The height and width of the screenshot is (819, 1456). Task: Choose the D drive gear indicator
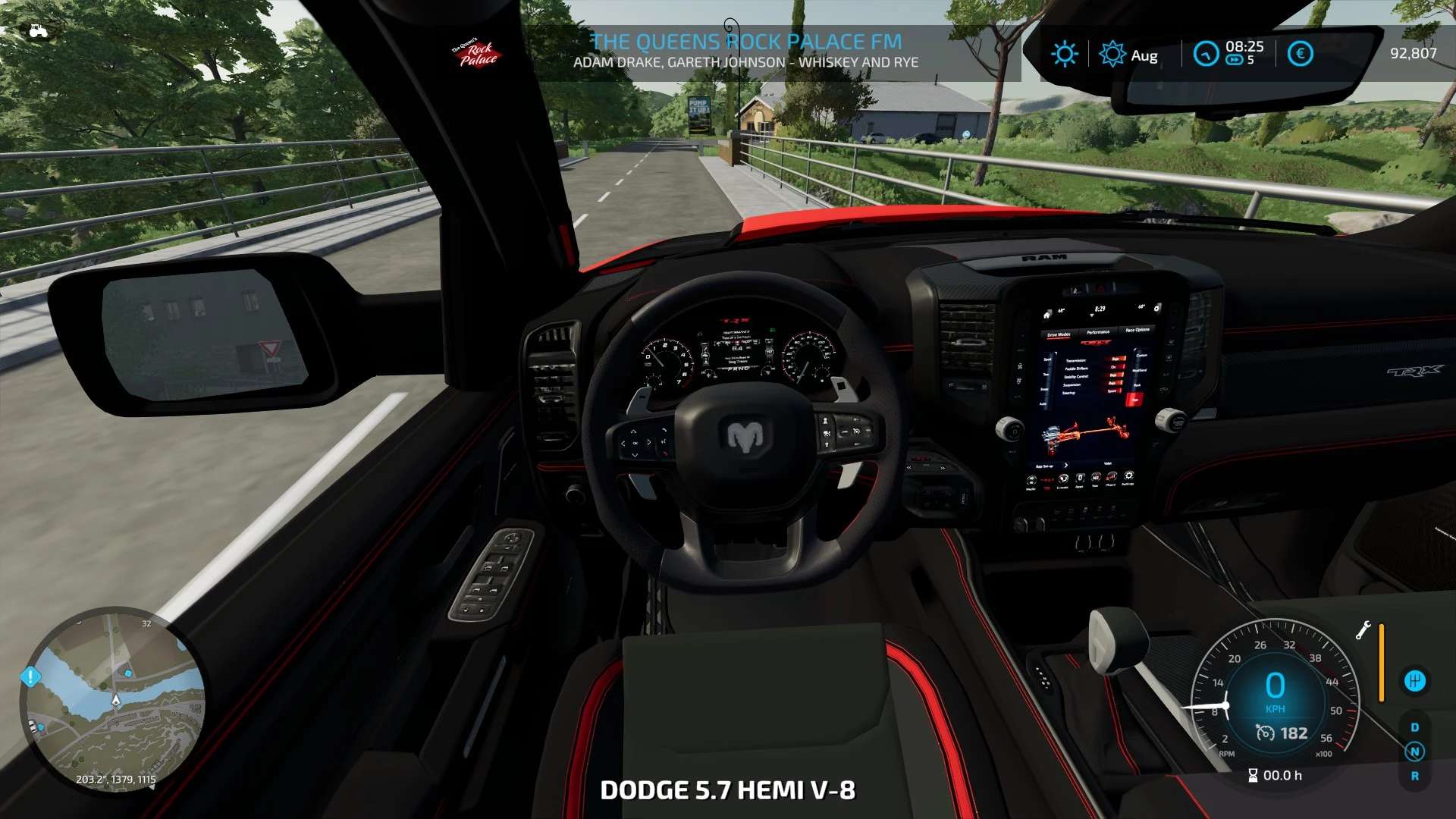pos(1414,727)
